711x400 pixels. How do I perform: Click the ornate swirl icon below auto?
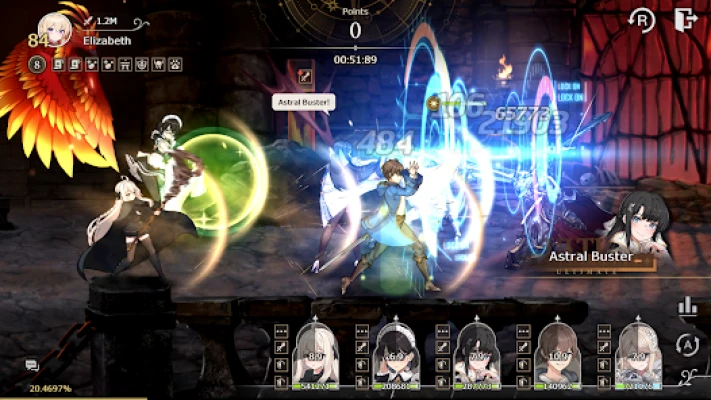click(x=687, y=376)
